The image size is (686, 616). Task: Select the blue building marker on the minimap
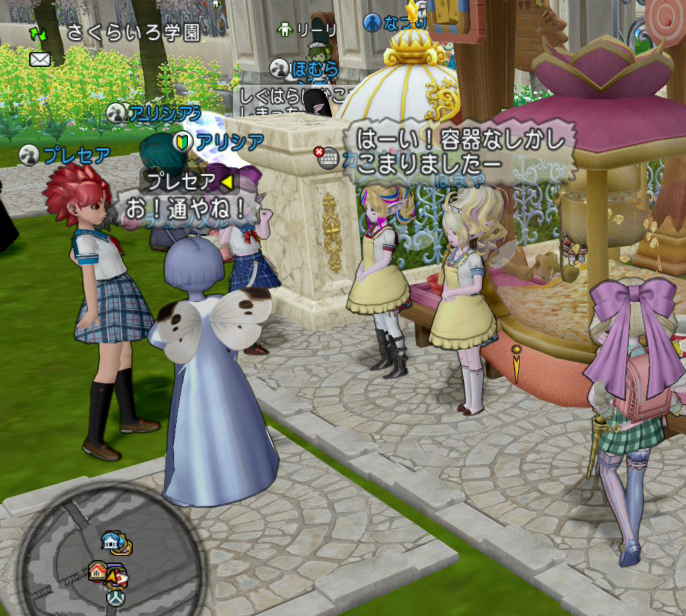click(111, 541)
